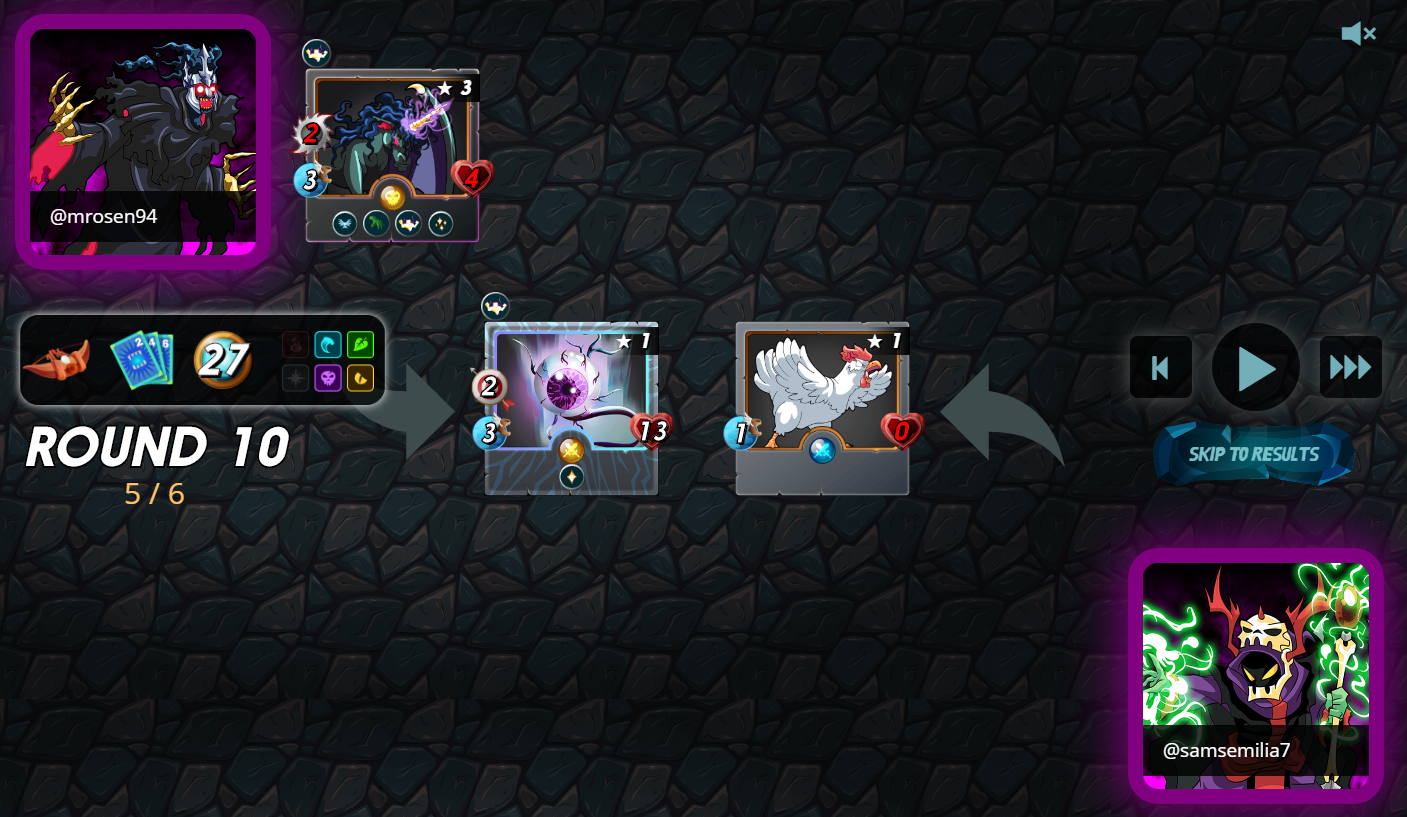Toggle the disabled Life splinter

tap(296, 378)
